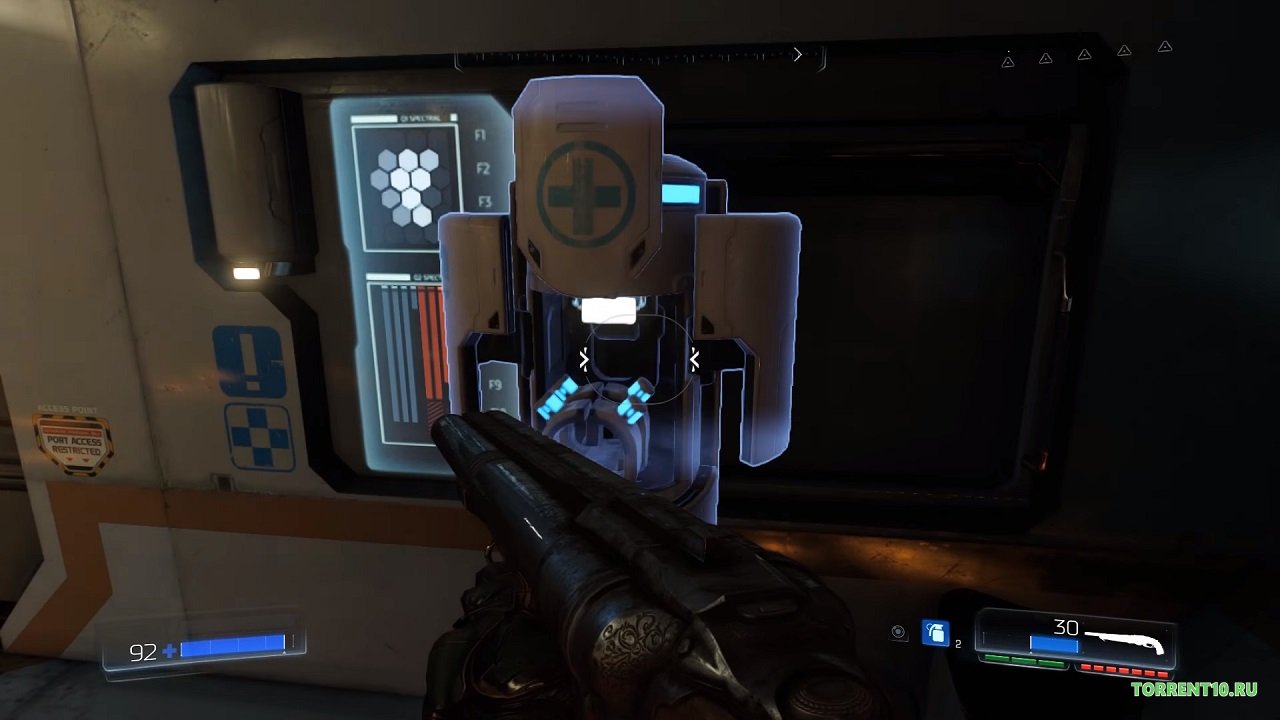The height and width of the screenshot is (720, 1280).
Task: Open the torrent10.ru watermark link
Action: point(1194,689)
